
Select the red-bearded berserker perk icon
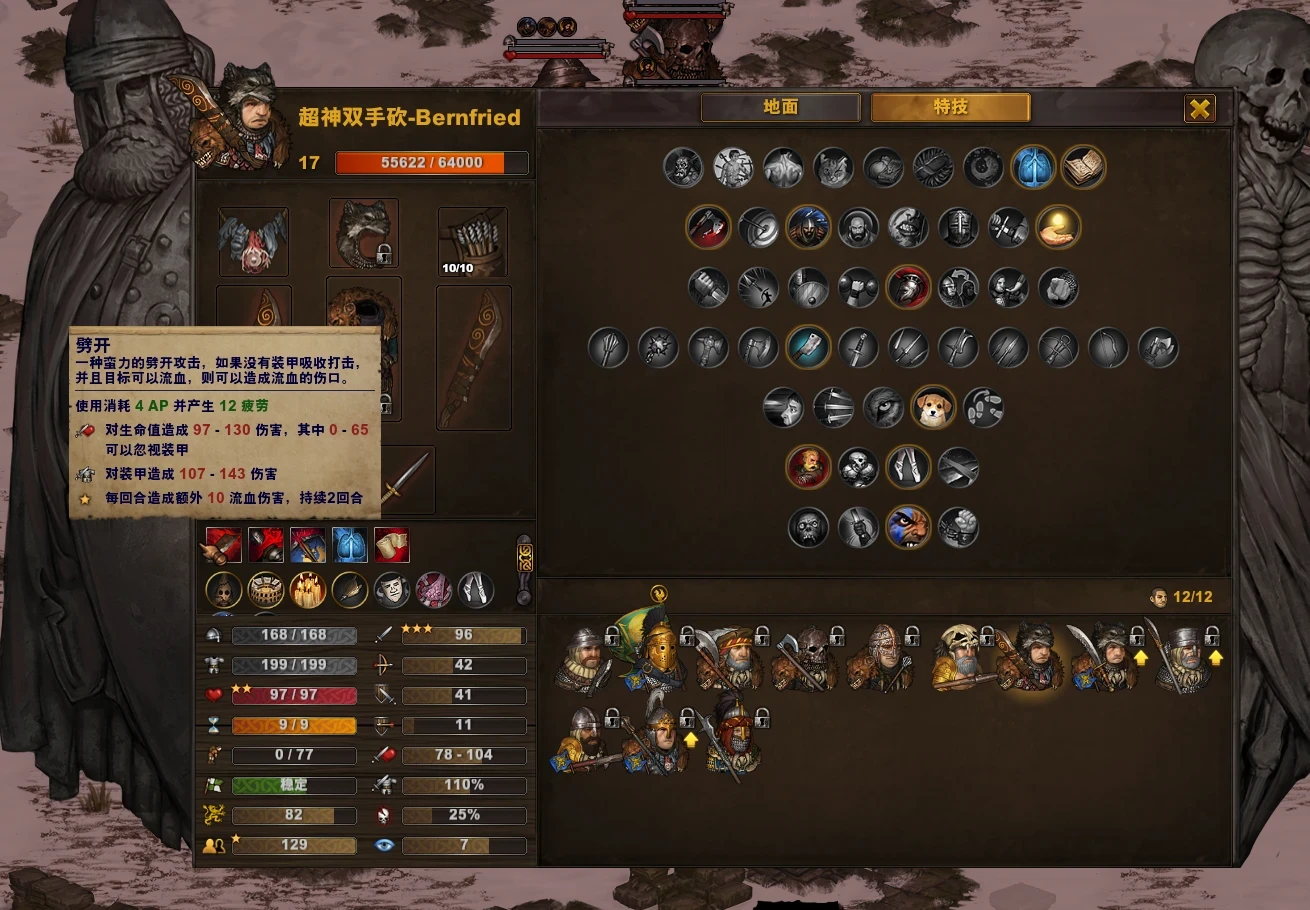click(x=808, y=468)
